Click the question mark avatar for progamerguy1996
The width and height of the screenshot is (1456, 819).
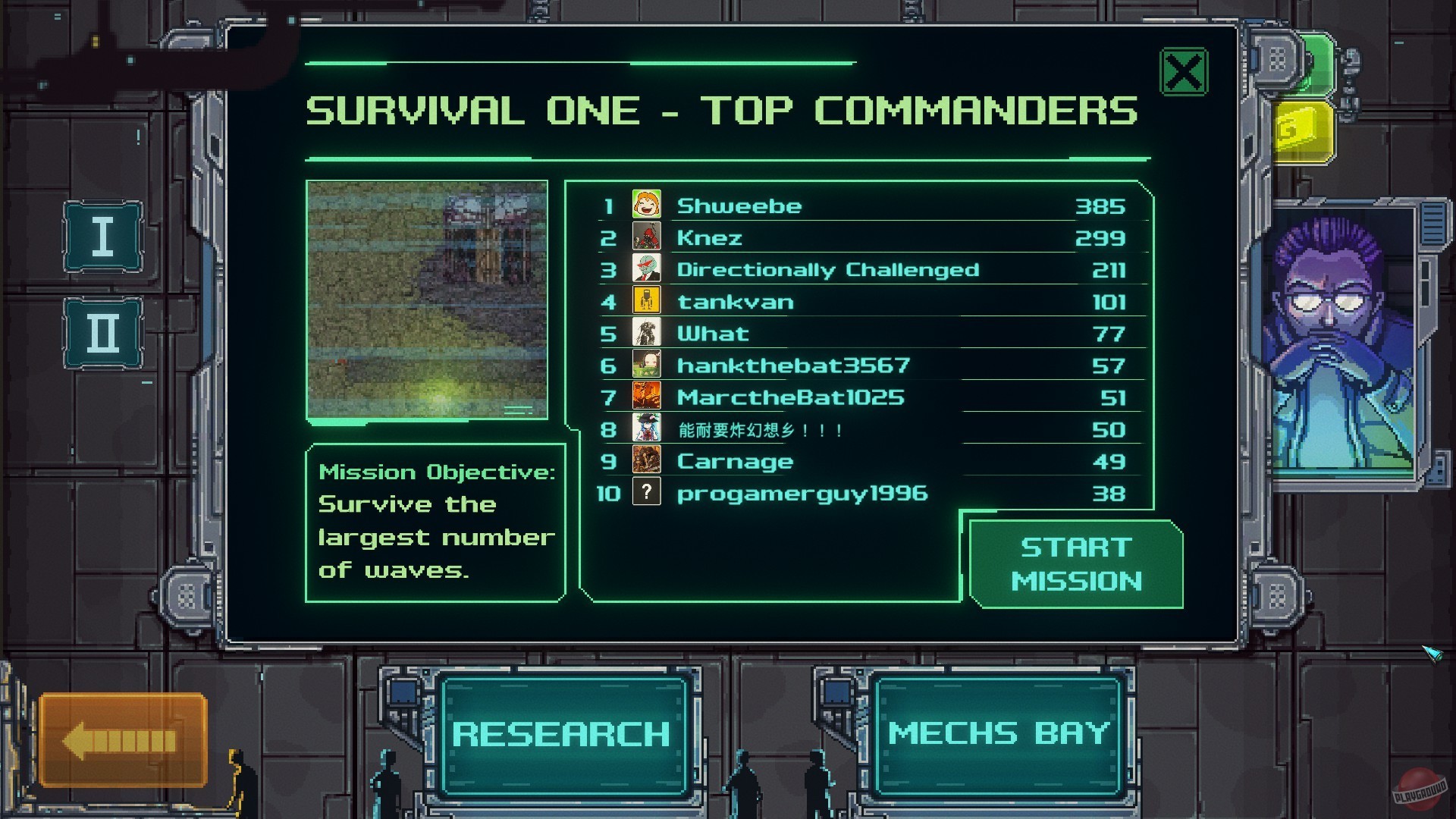[x=645, y=493]
